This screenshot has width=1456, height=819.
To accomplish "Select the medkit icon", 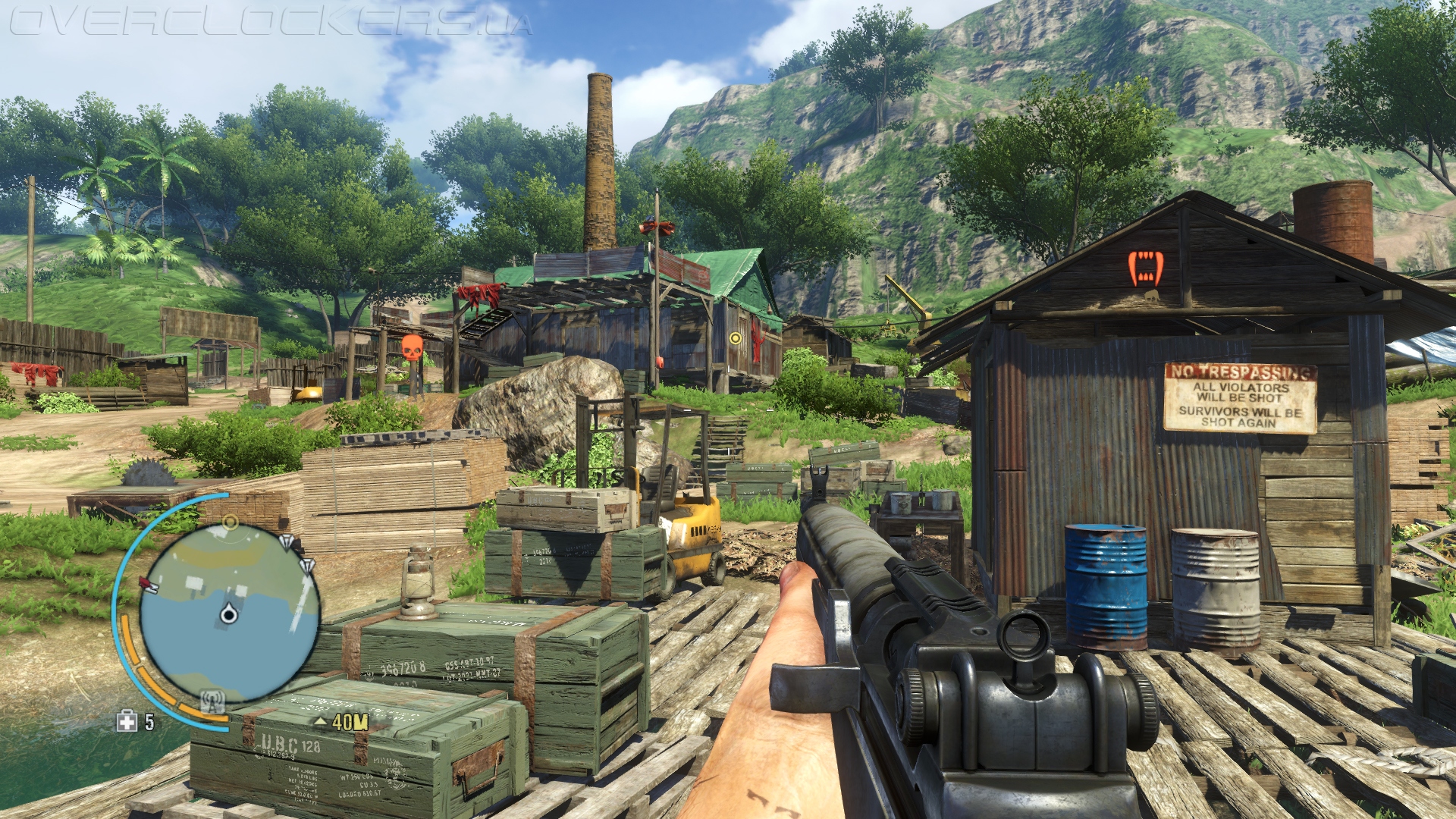I will (127, 722).
